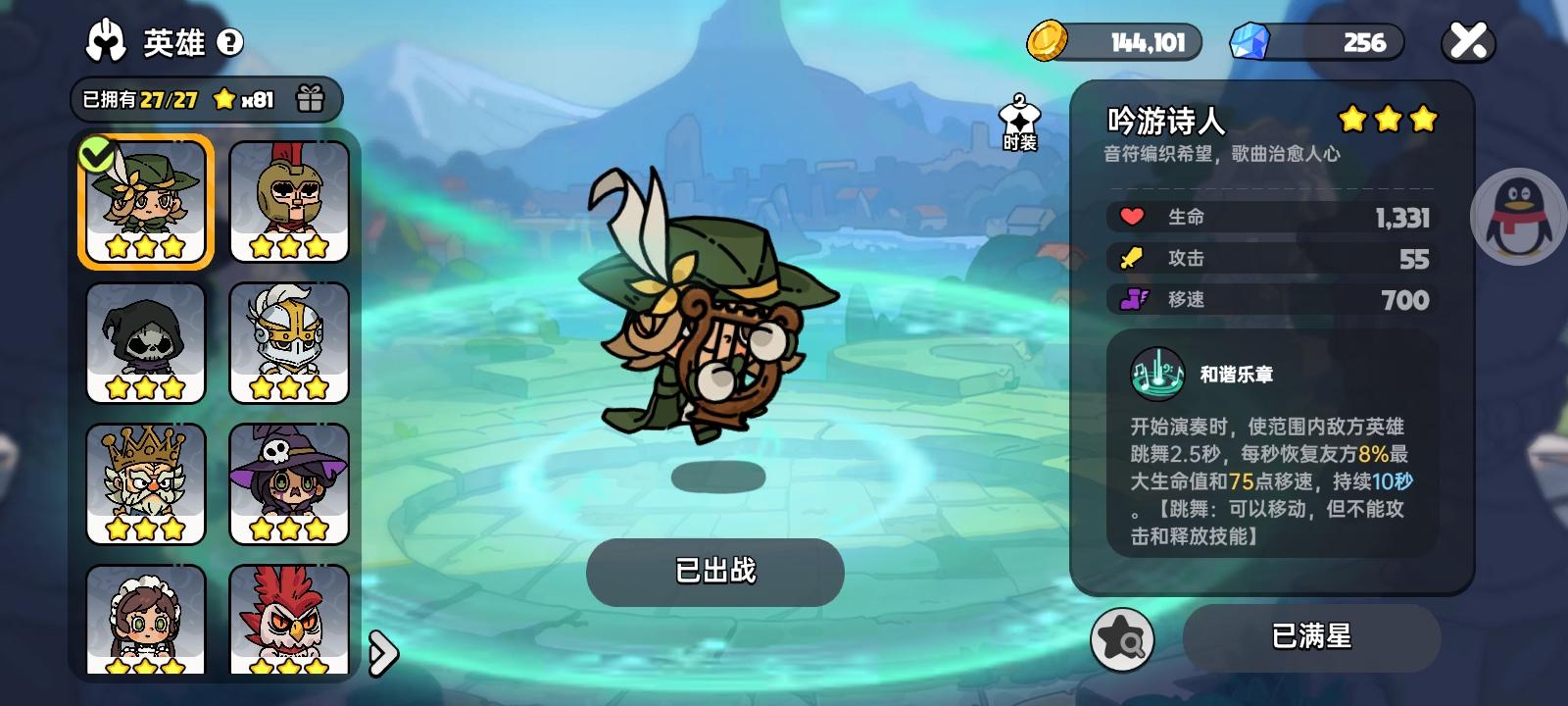Image resolution: width=1568 pixels, height=706 pixels.
Task: Click the sword icon beside 攻击
Action: 1132,259
